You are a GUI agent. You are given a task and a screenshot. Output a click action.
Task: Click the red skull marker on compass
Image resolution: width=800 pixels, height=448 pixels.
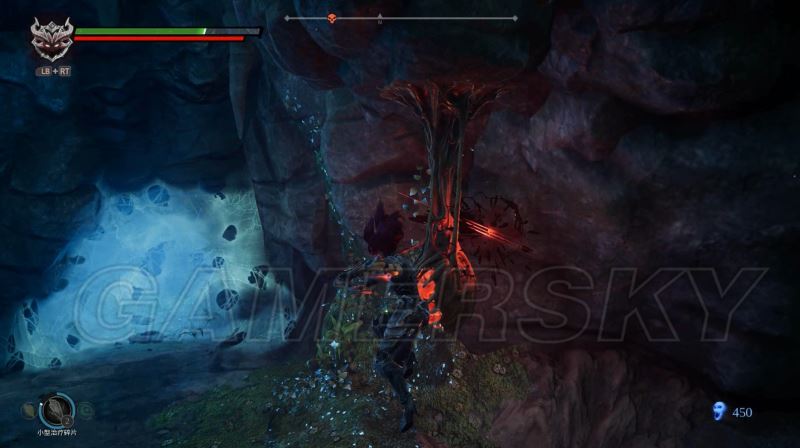point(331,18)
